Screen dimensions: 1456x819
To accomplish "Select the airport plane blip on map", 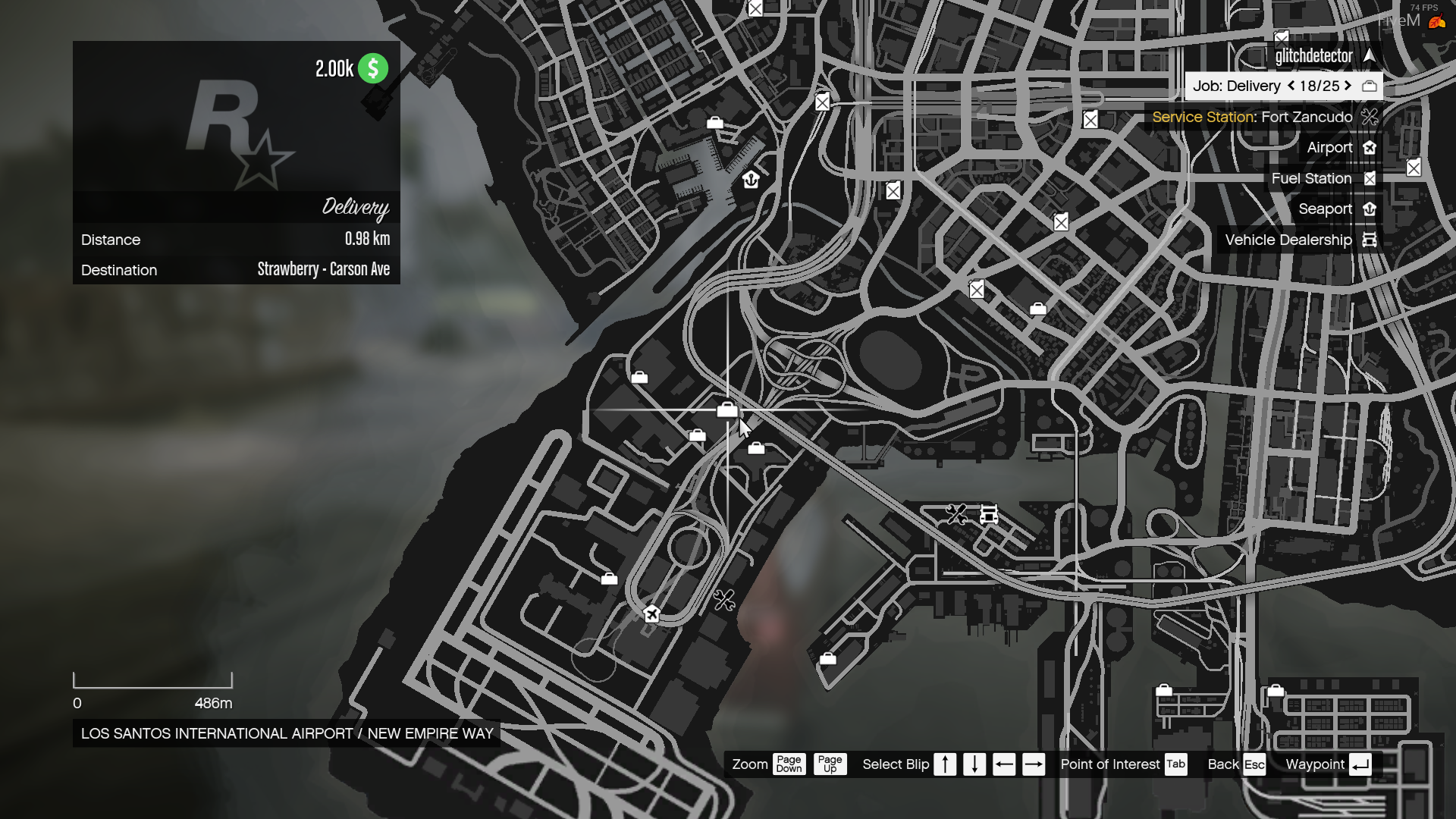I will 651,613.
